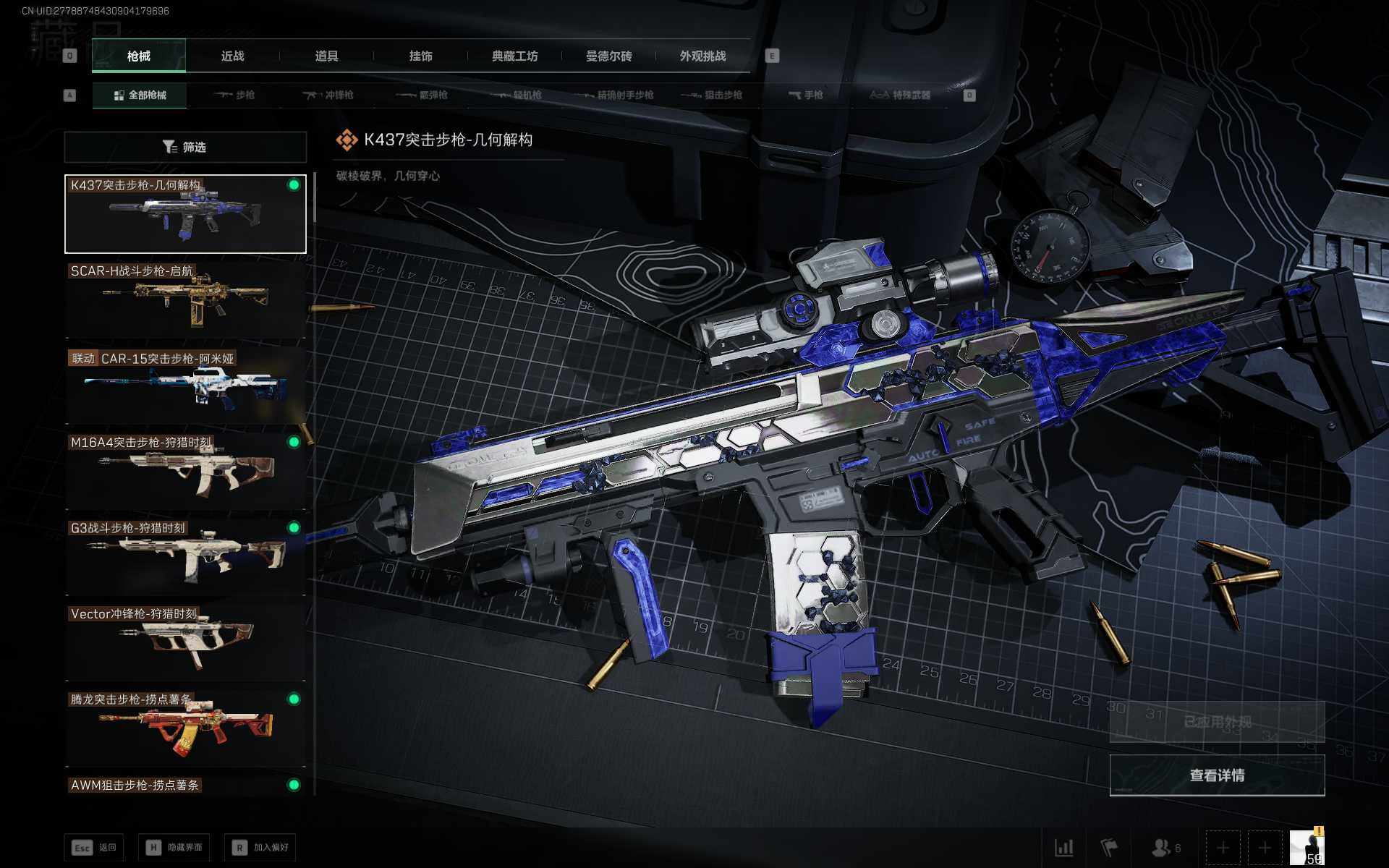Screen dimensions: 1389x868
Task: Select the SCAR-H战斗步枪-启航 skin
Action: 185,299
